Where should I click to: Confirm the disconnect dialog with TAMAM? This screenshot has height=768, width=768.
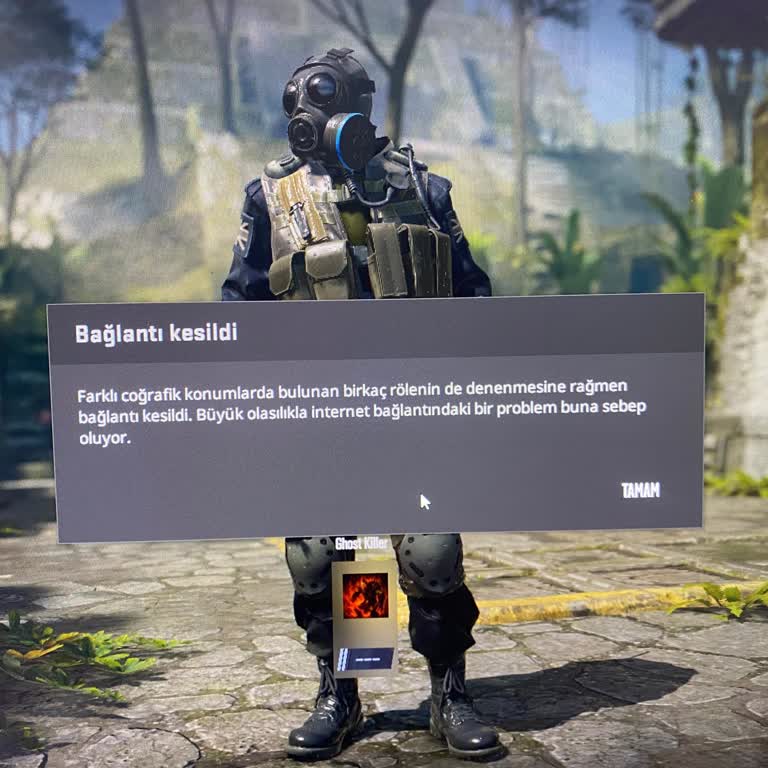640,490
